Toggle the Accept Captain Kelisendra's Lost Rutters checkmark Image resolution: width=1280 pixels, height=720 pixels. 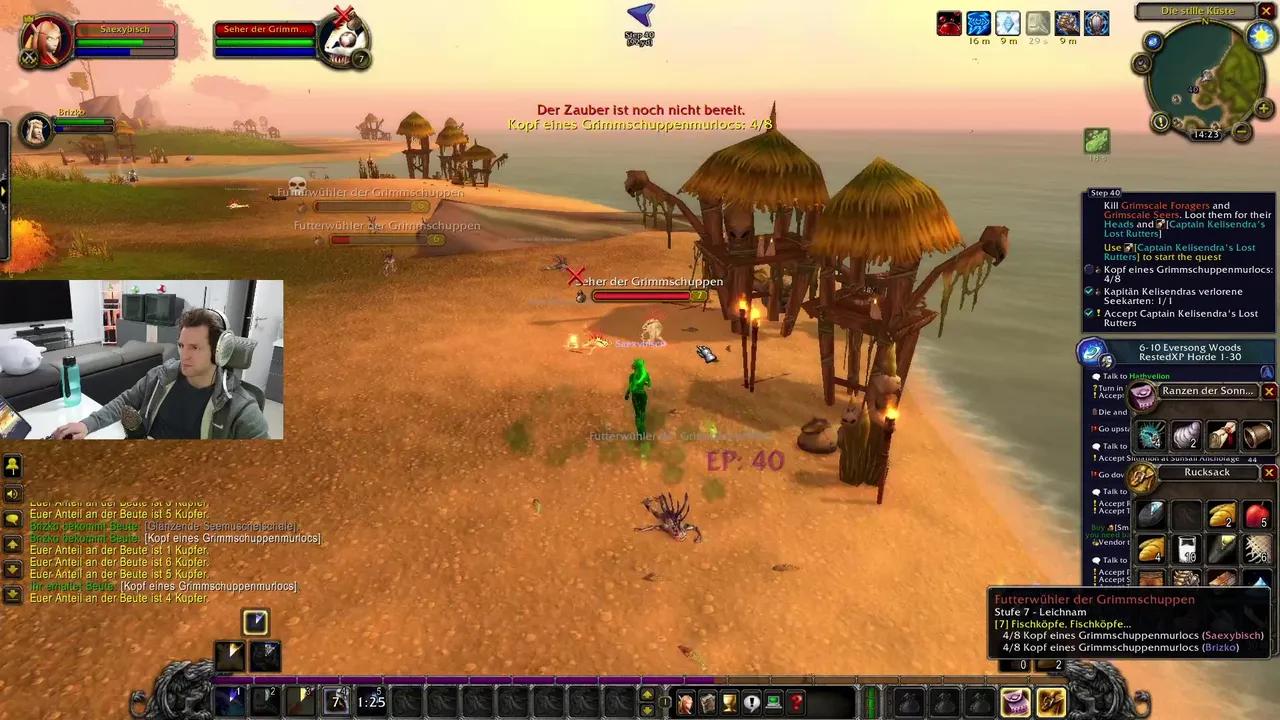1089,313
